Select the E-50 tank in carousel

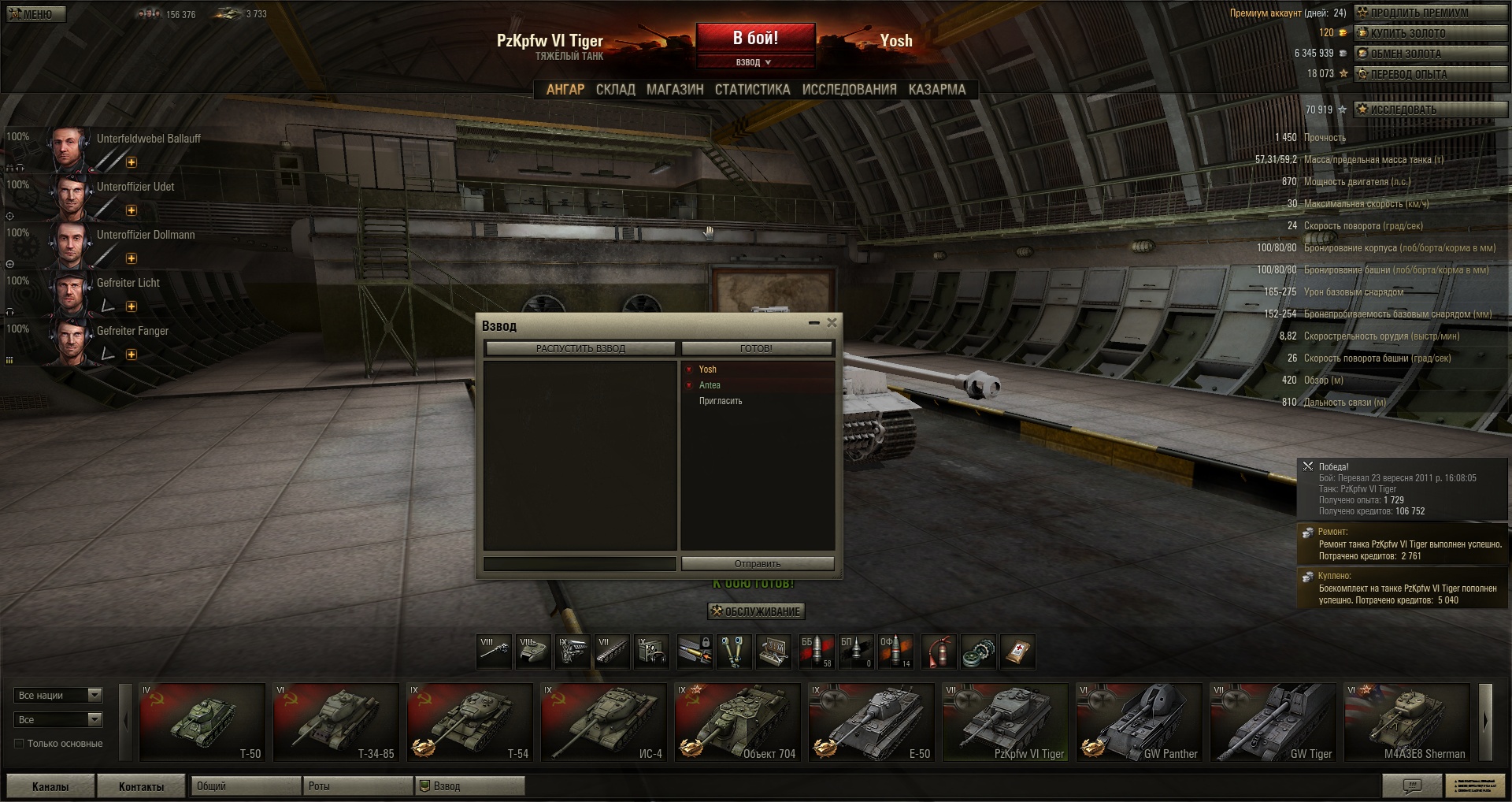(x=872, y=722)
